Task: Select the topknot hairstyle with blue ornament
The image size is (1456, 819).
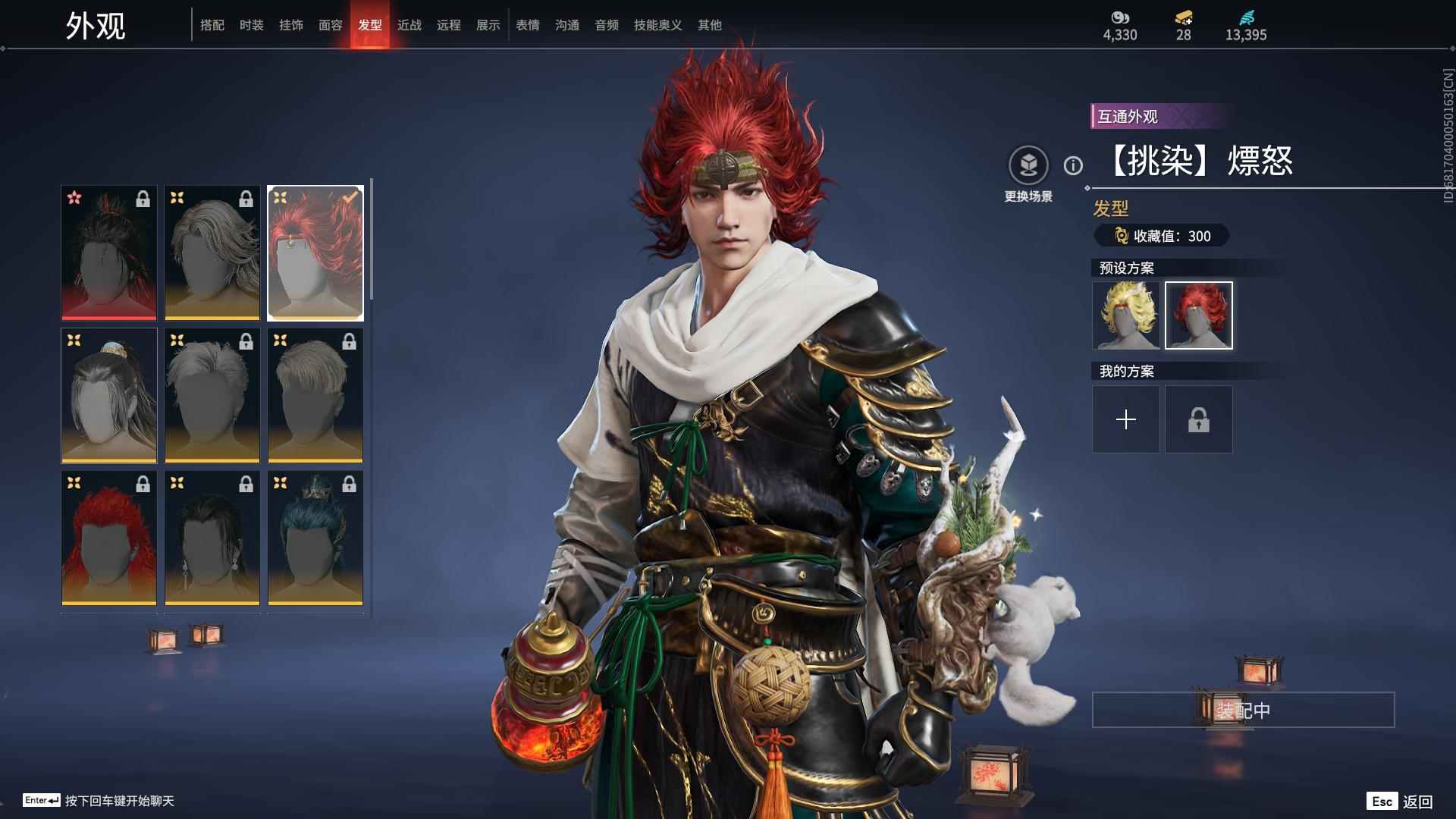Action: pyautogui.click(x=109, y=395)
